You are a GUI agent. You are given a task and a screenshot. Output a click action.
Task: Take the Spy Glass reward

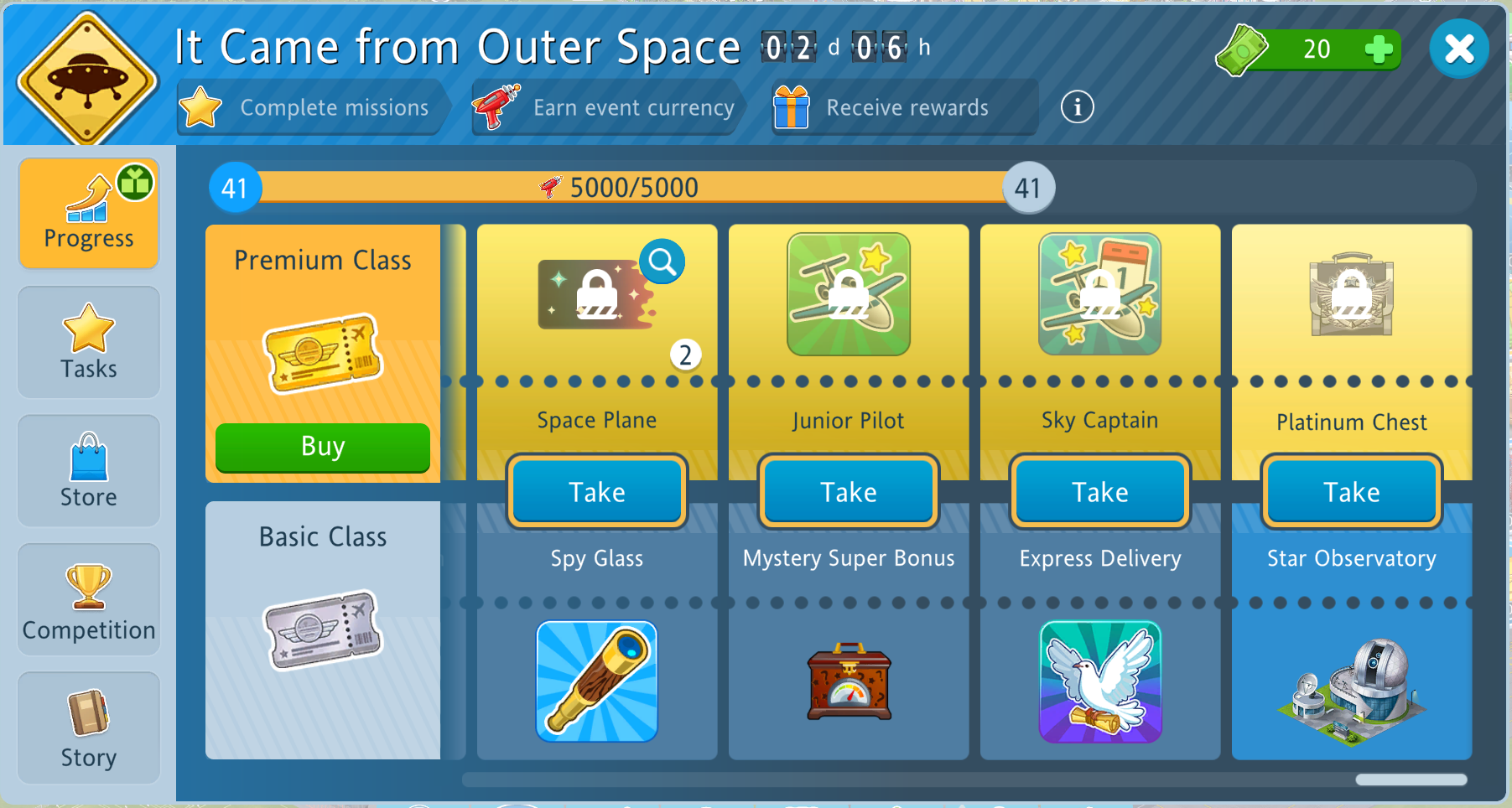(x=597, y=492)
